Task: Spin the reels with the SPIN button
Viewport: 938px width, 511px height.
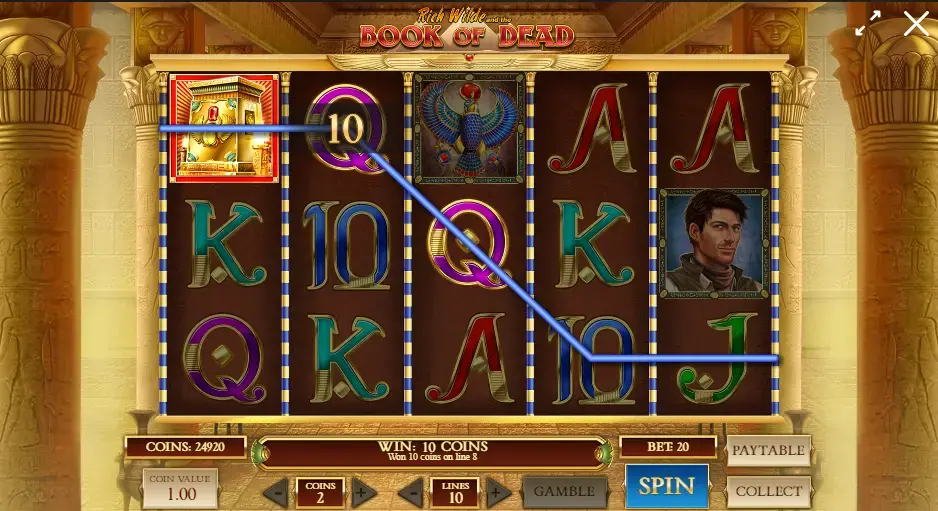Action: pyautogui.click(x=666, y=486)
